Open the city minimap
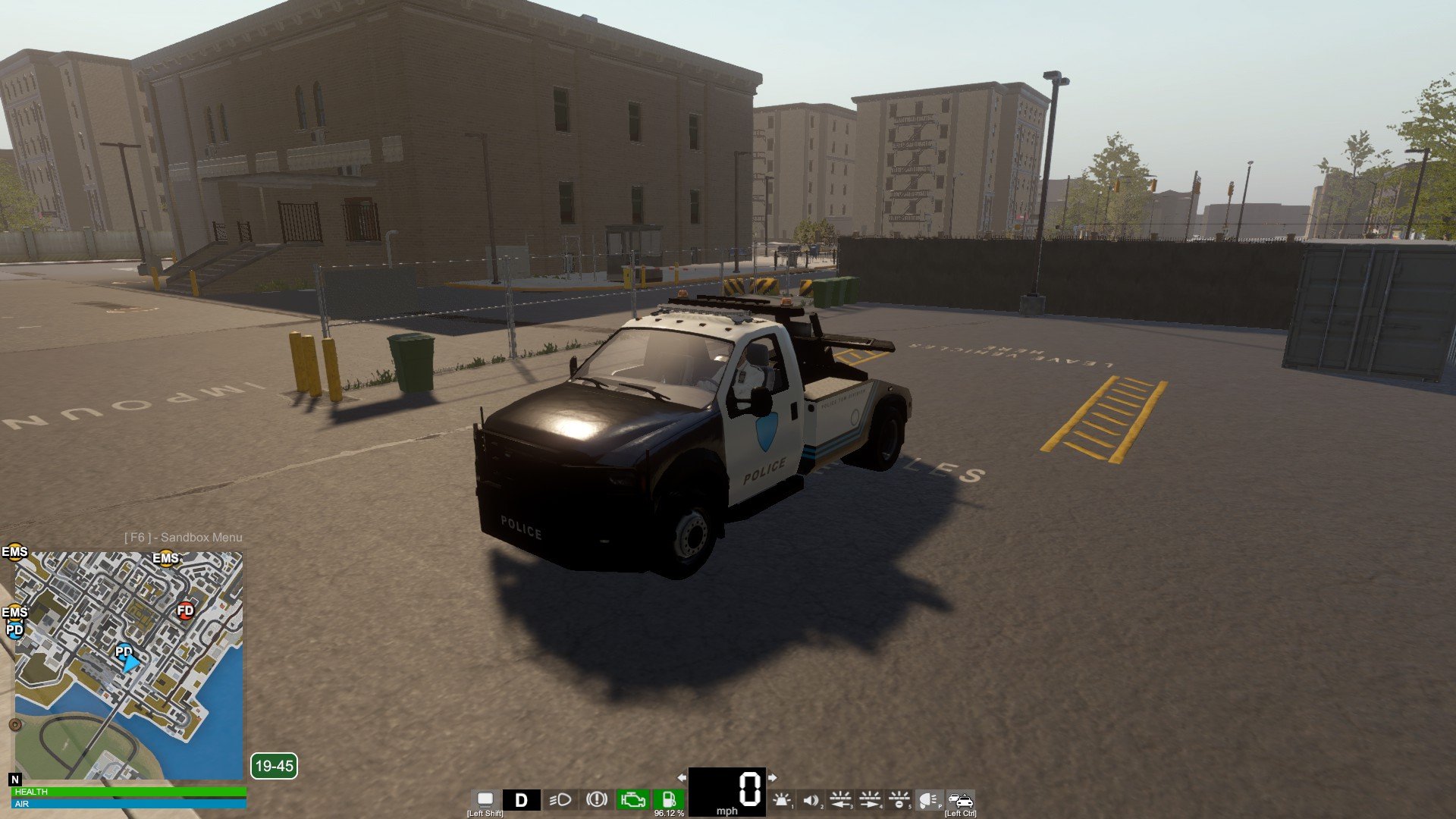The image size is (1456, 819). tap(129, 666)
